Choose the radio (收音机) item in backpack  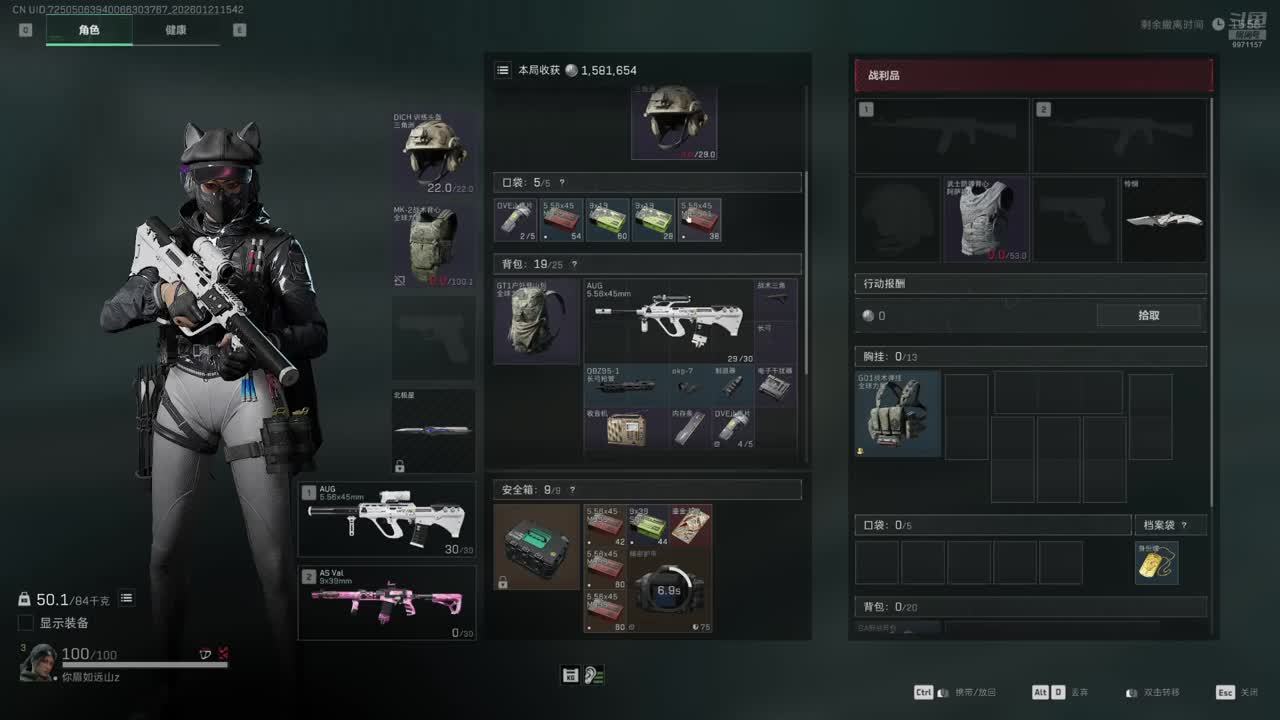pos(627,428)
